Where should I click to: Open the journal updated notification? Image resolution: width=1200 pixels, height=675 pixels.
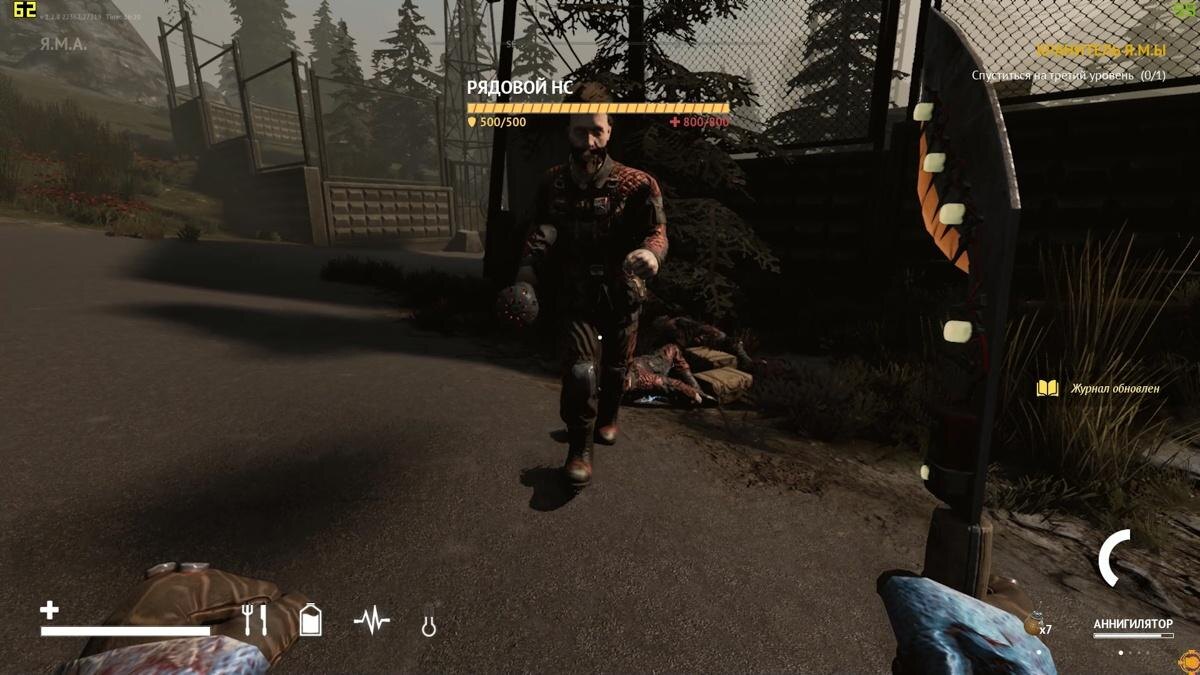1100,388
